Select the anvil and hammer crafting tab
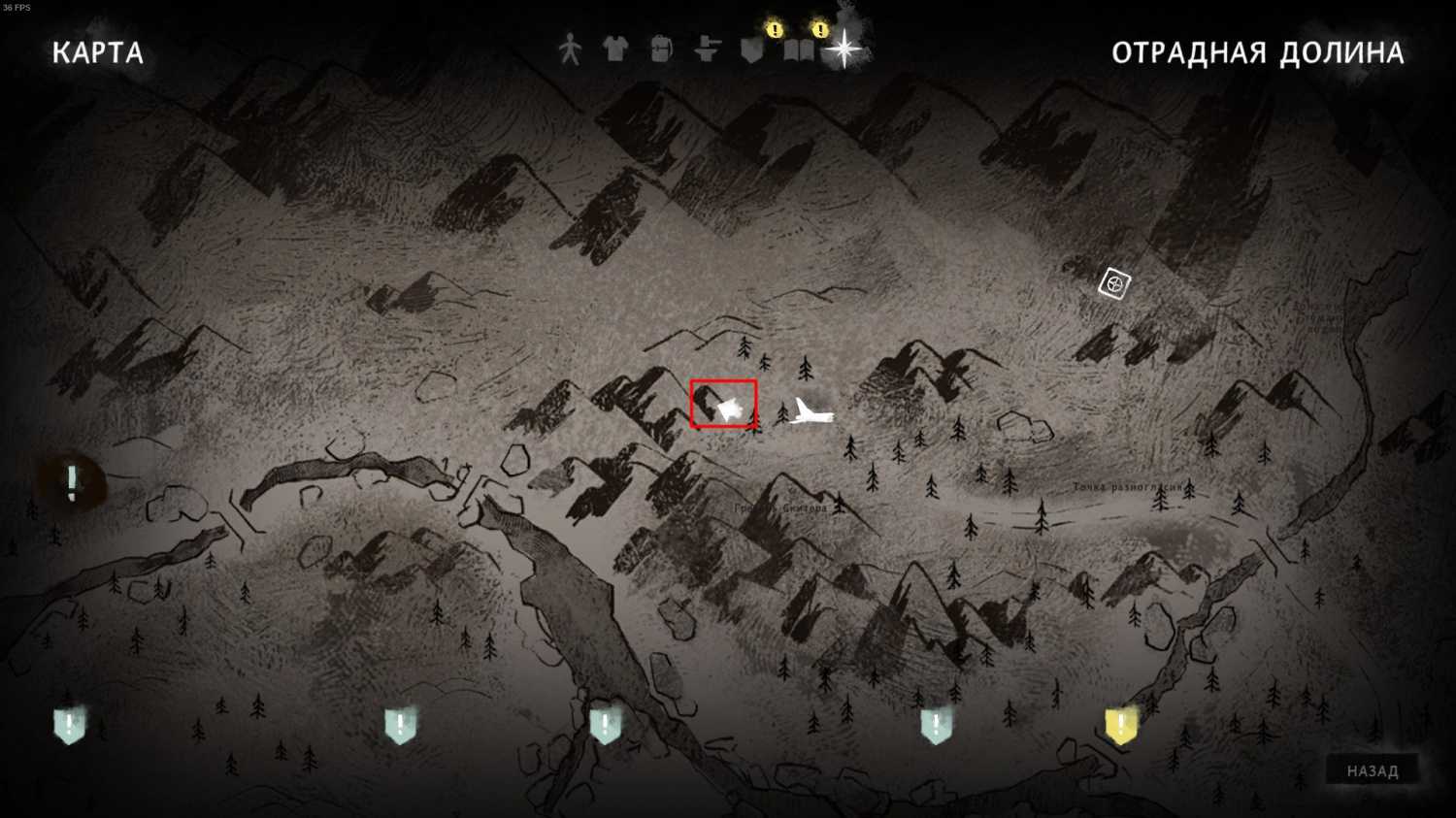The image size is (1456, 818). (x=707, y=49)
